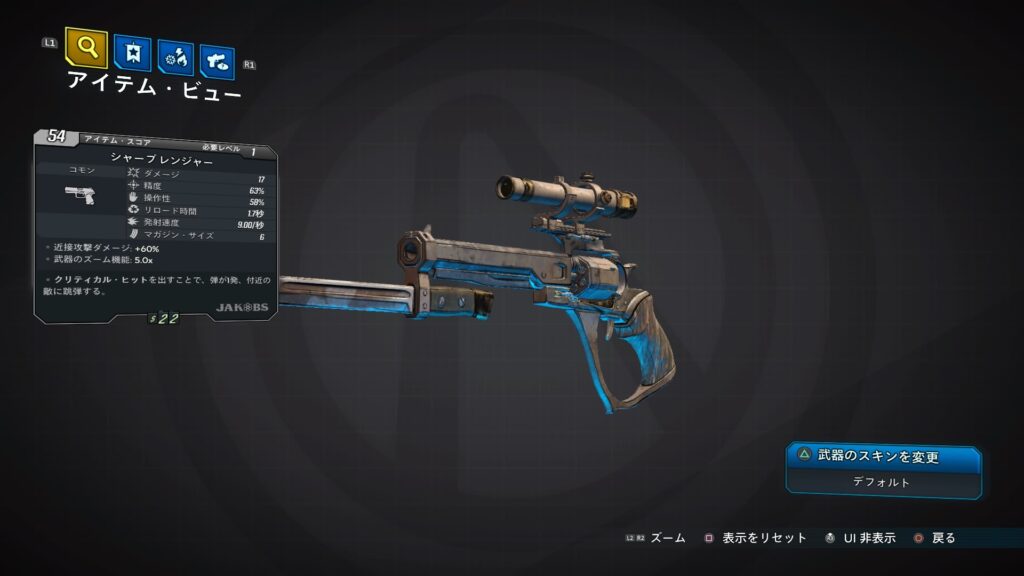Switch to the star banner tab
Viewport: 1024px width, 576px height.
(132, 53)
